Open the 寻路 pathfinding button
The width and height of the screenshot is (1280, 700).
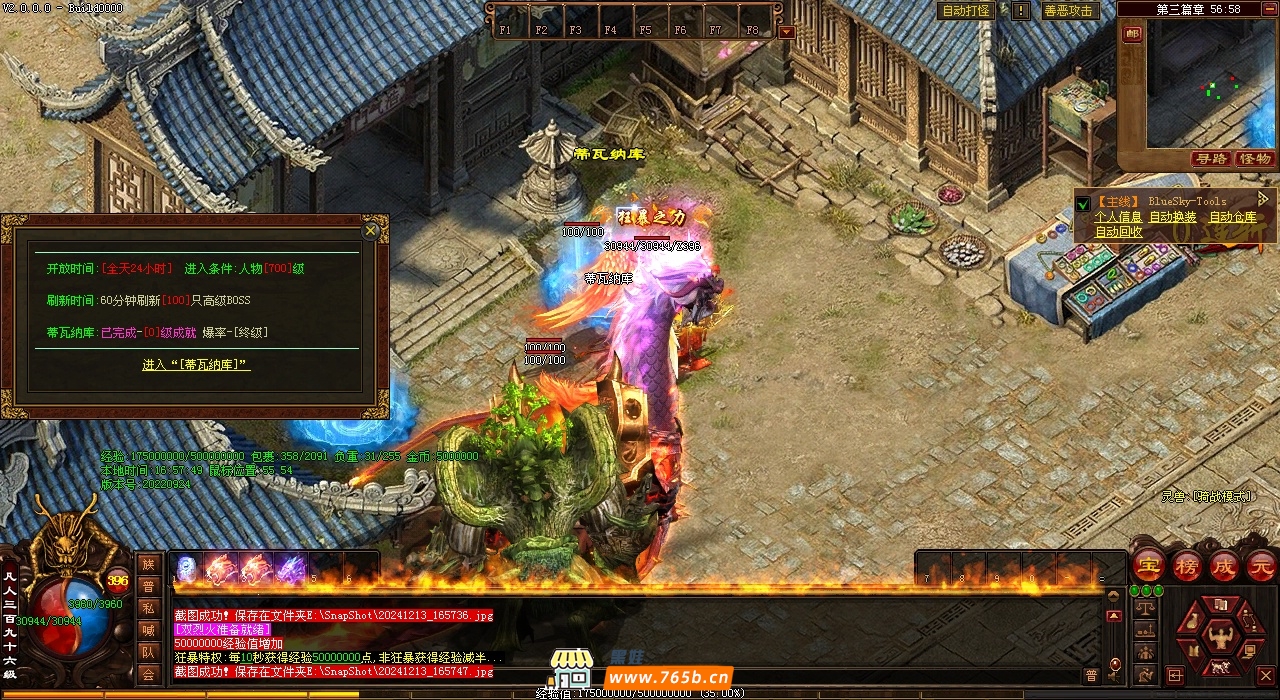(x=1211, y=159)
